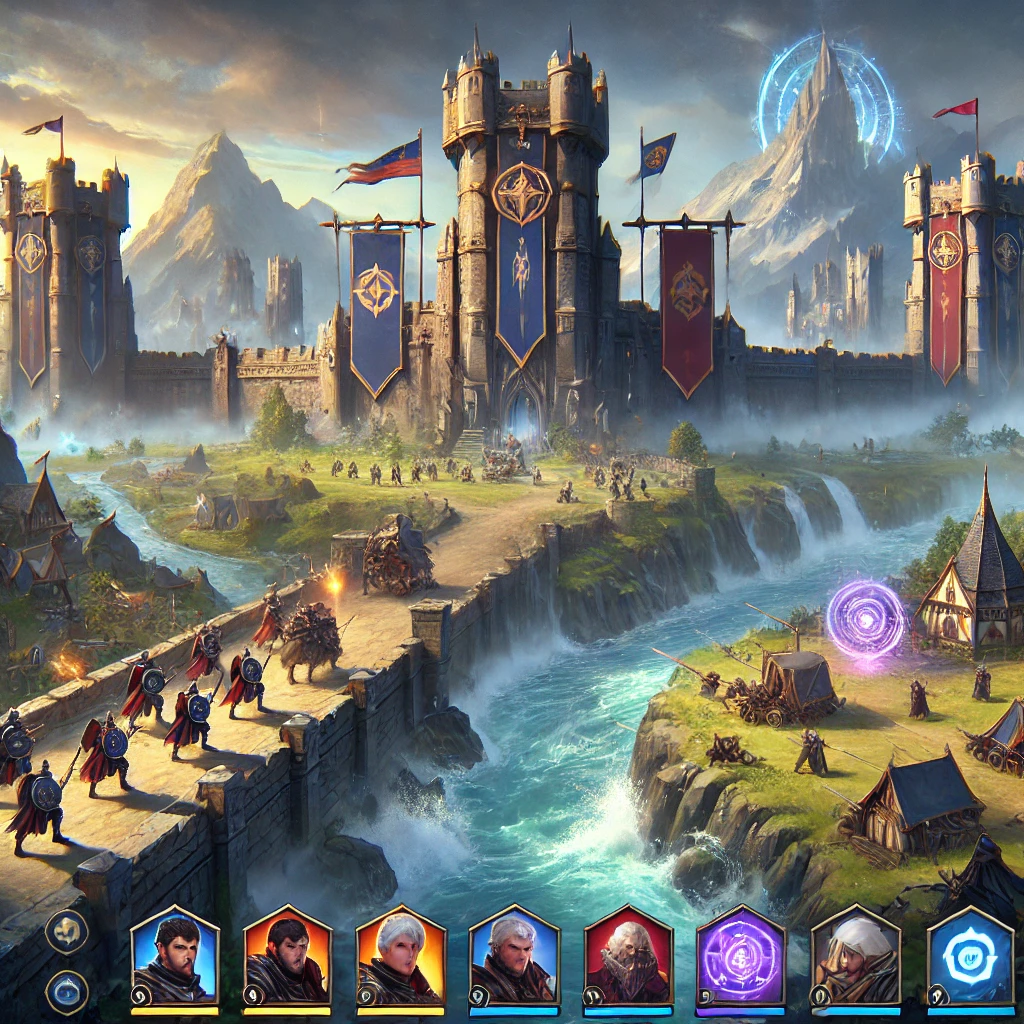
Task: Select the dark-haired hero card with blue background
Action: (174, 957)
